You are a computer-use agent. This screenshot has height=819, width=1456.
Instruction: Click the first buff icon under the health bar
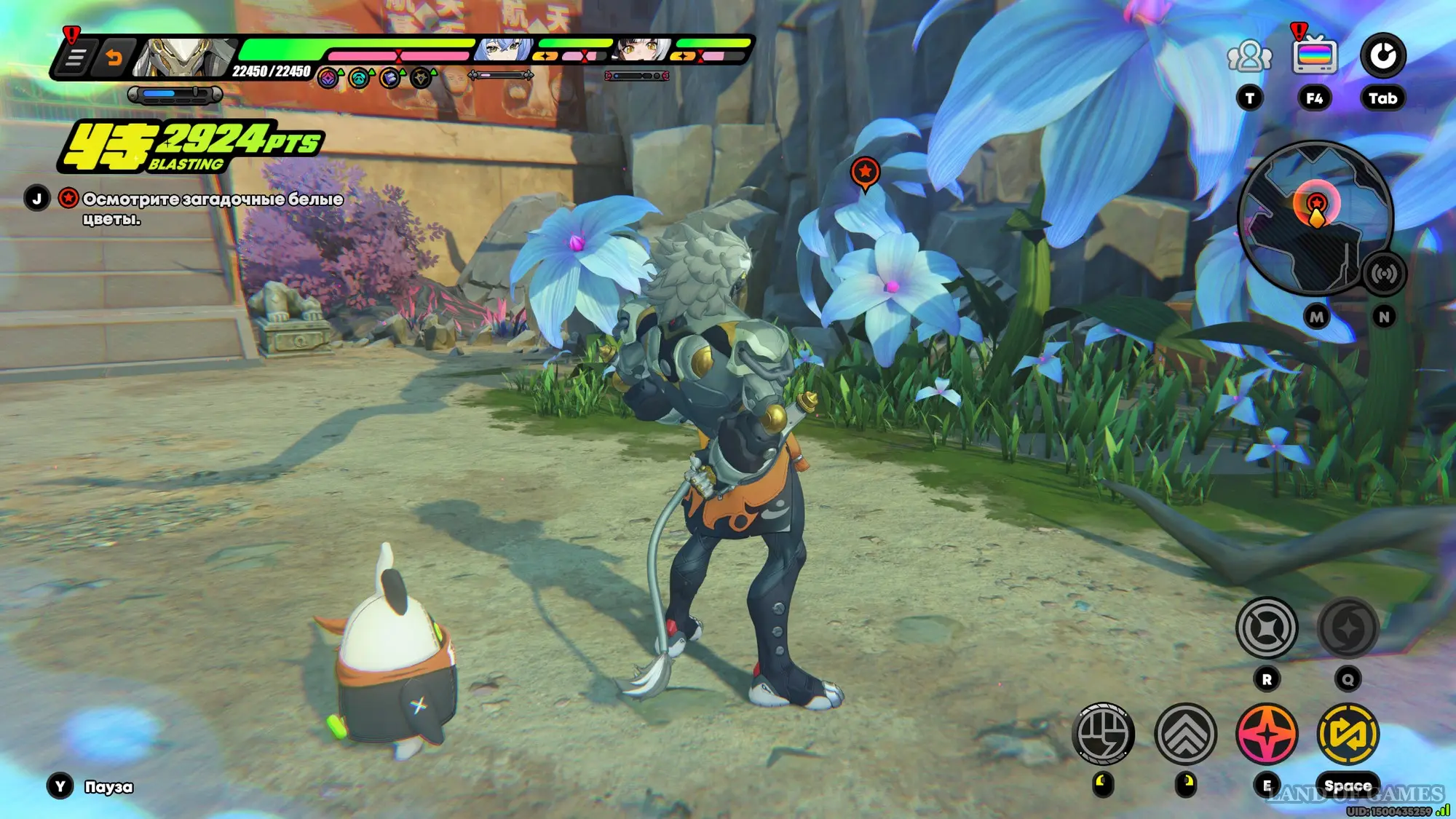coord(328,78)
